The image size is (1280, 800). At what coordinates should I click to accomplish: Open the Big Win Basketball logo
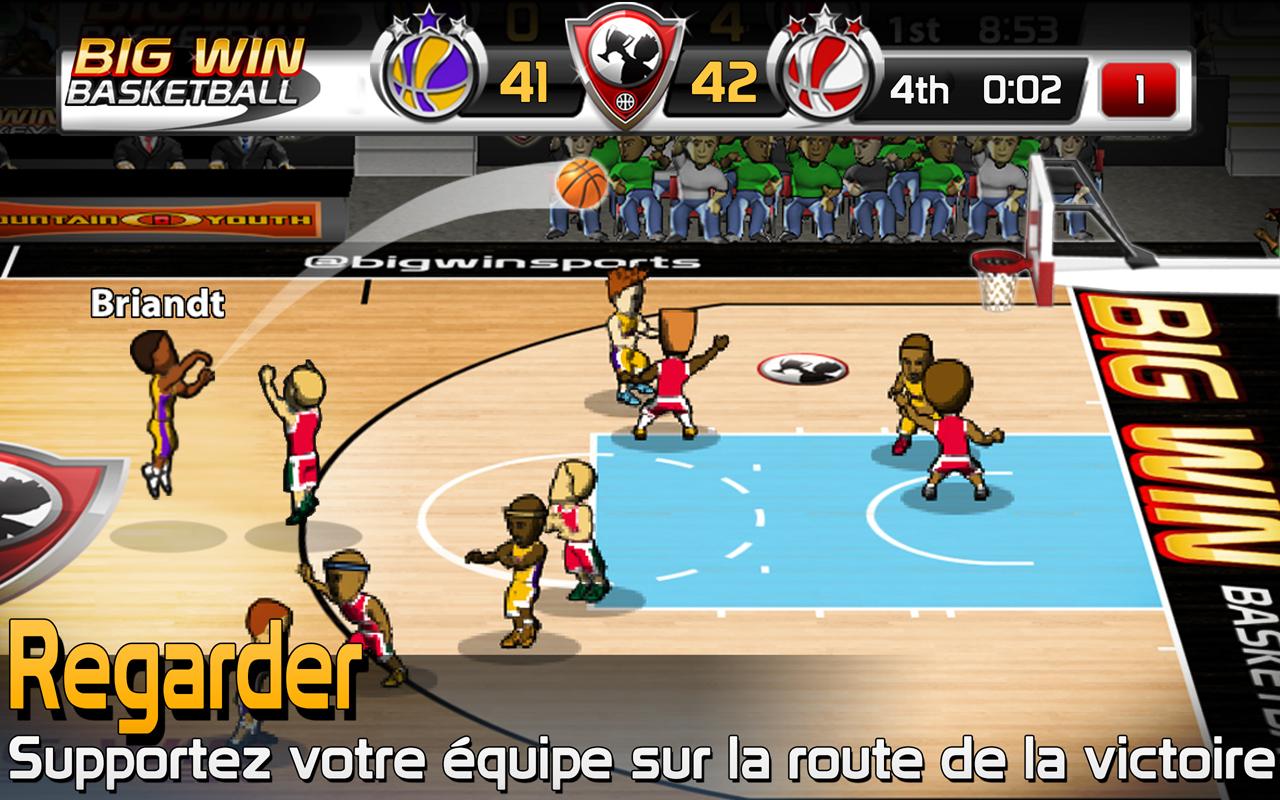(x=190, y=65)
